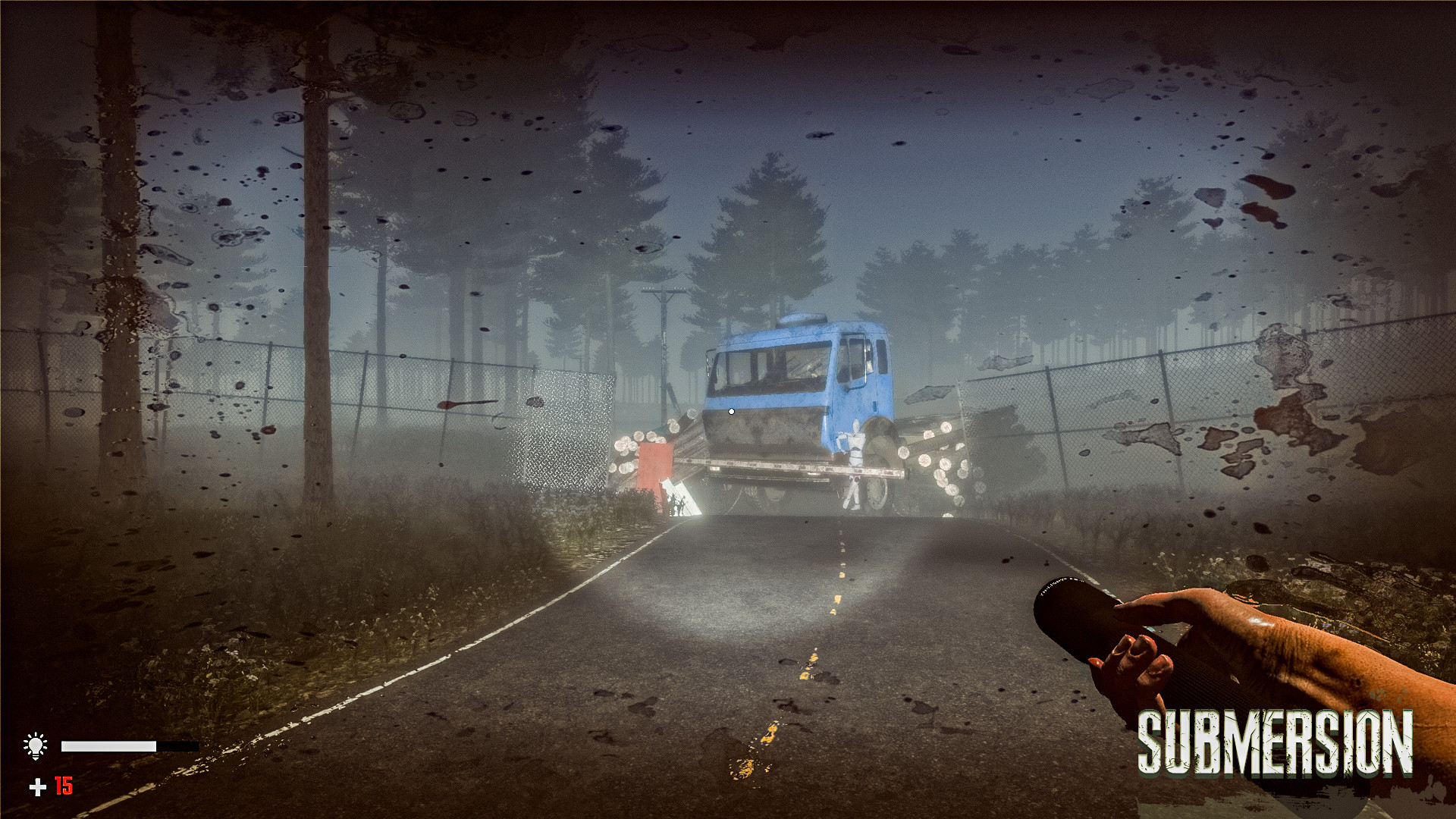The height and width of the screenshot is (819, 1456).
Task: Click the white crosshair dot
Action: [731, 412]
